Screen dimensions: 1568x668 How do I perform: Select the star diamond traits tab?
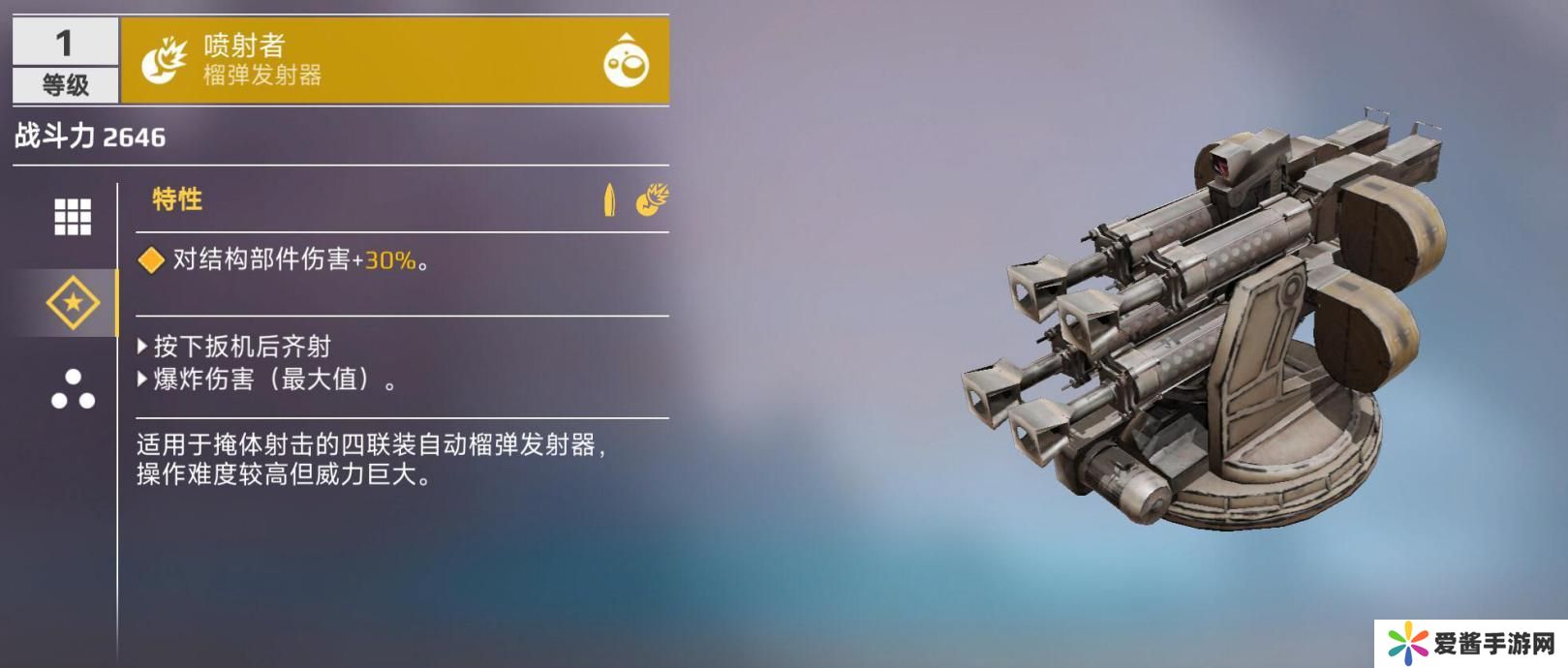tap(73, 303)
